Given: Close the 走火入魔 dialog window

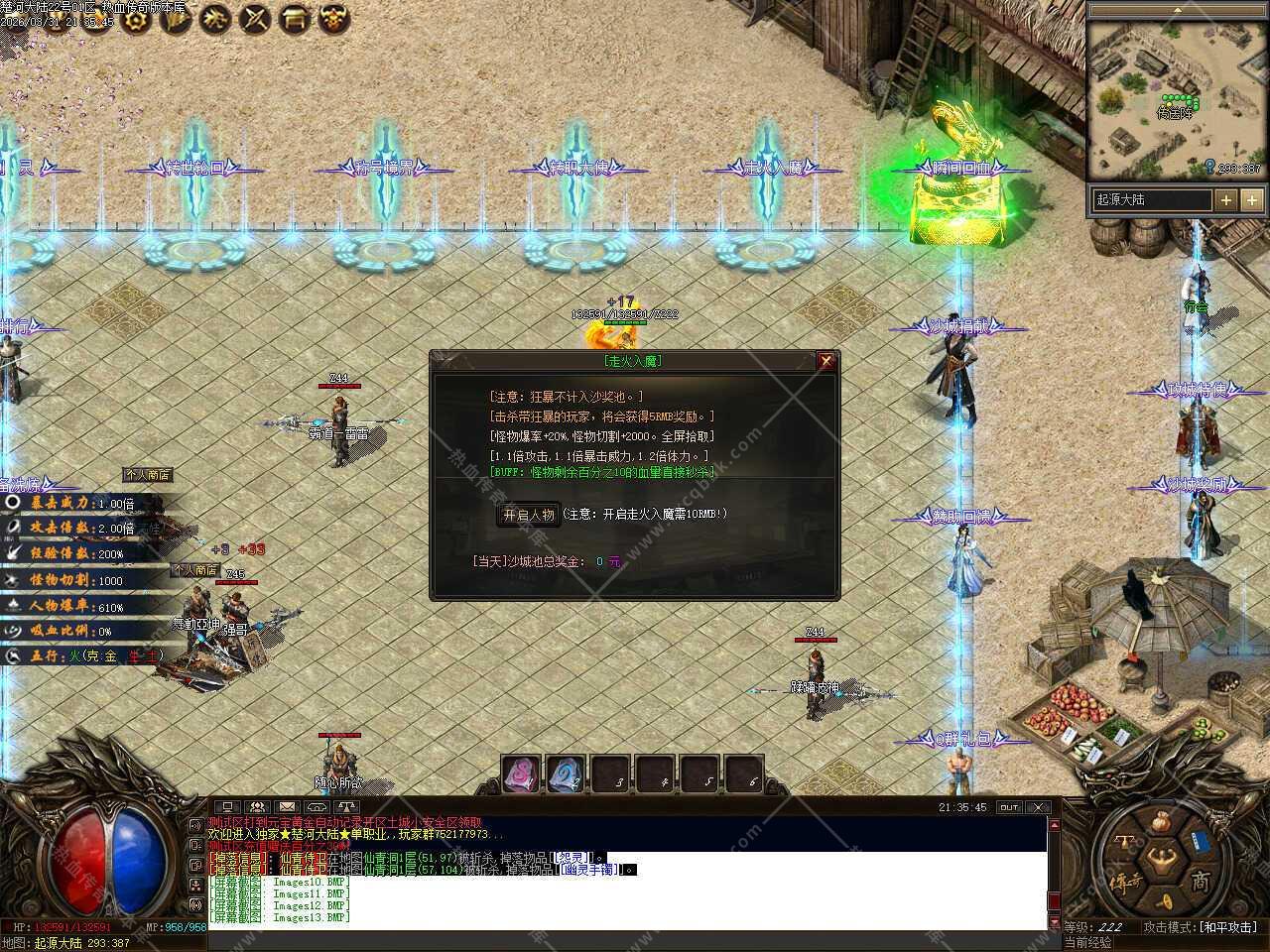Looking at the screenshot, I should pyautogui.click(x=825, y=362).
